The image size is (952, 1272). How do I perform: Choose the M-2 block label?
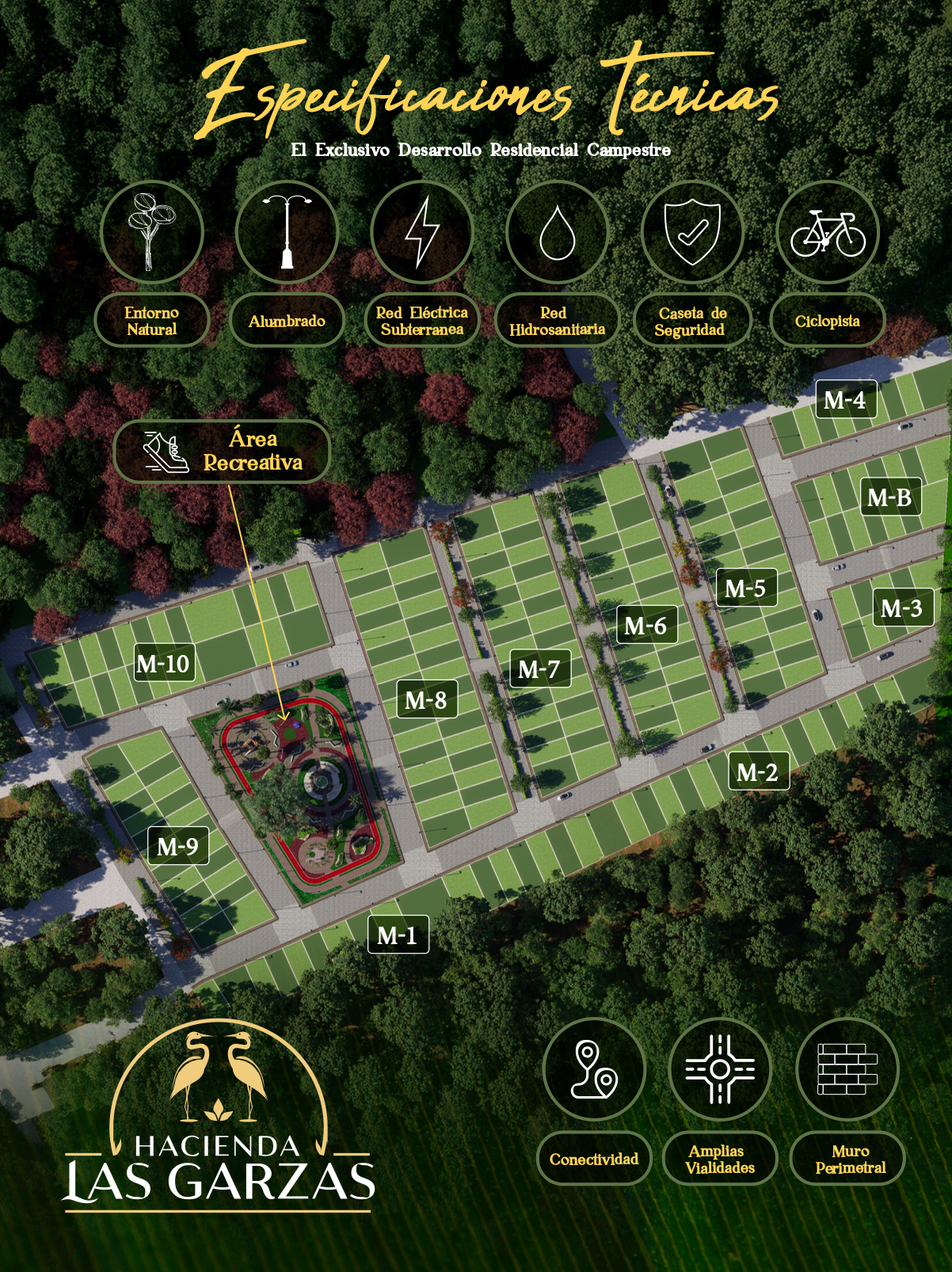tap(758, 771)
